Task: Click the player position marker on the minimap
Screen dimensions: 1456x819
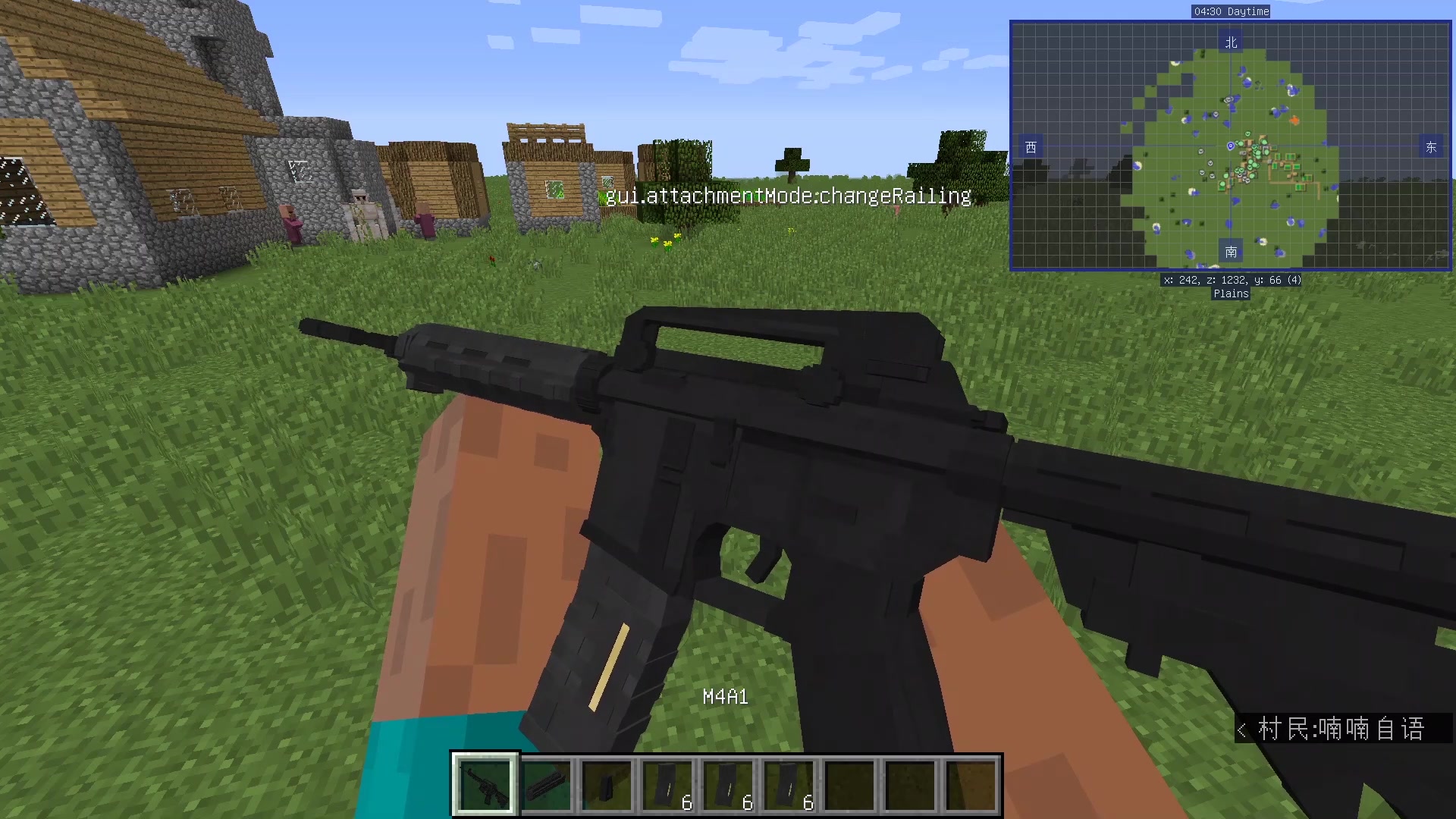Action: pos(1230,147)
